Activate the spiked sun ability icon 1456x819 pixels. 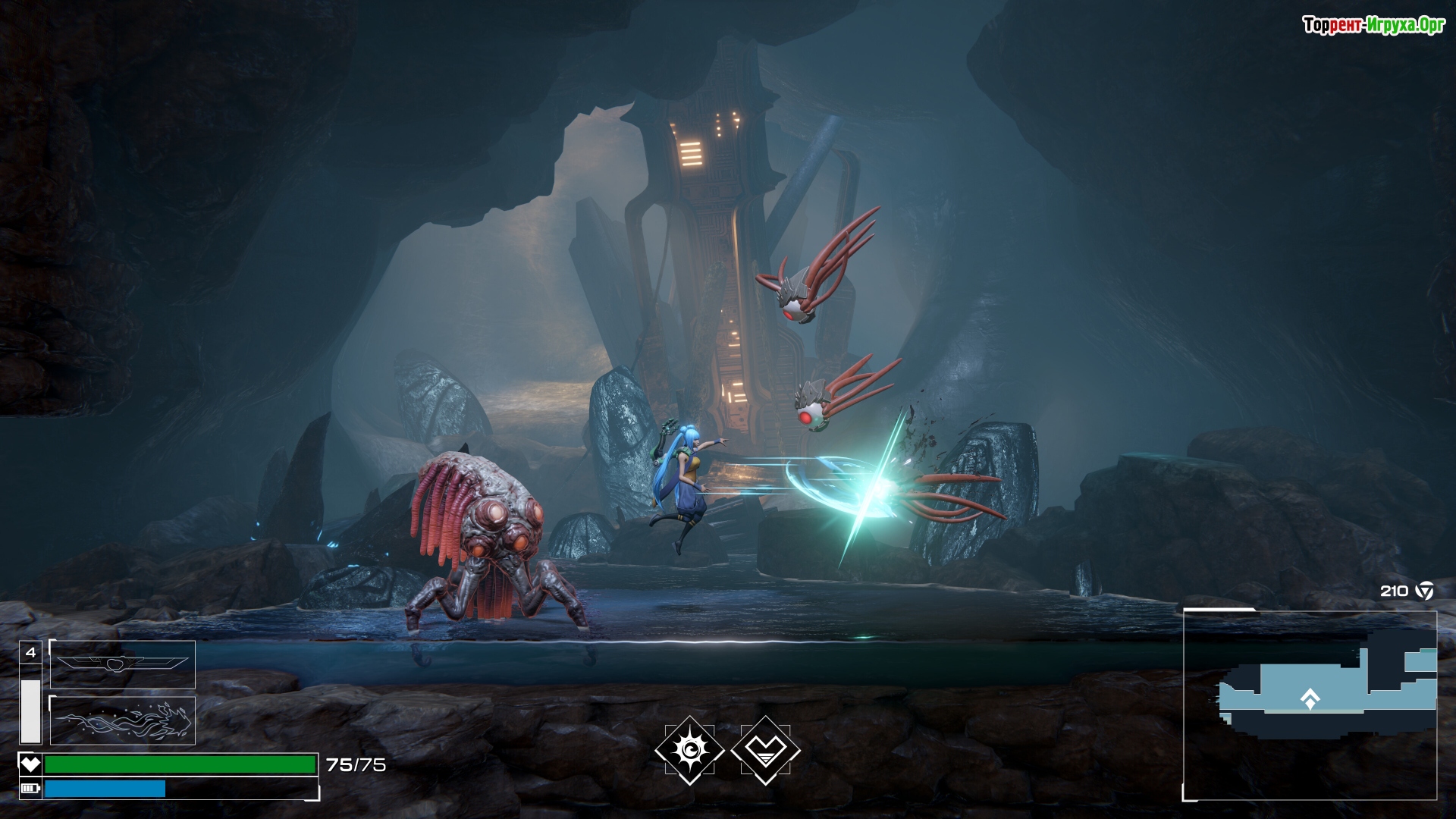(x=689, y=750)
